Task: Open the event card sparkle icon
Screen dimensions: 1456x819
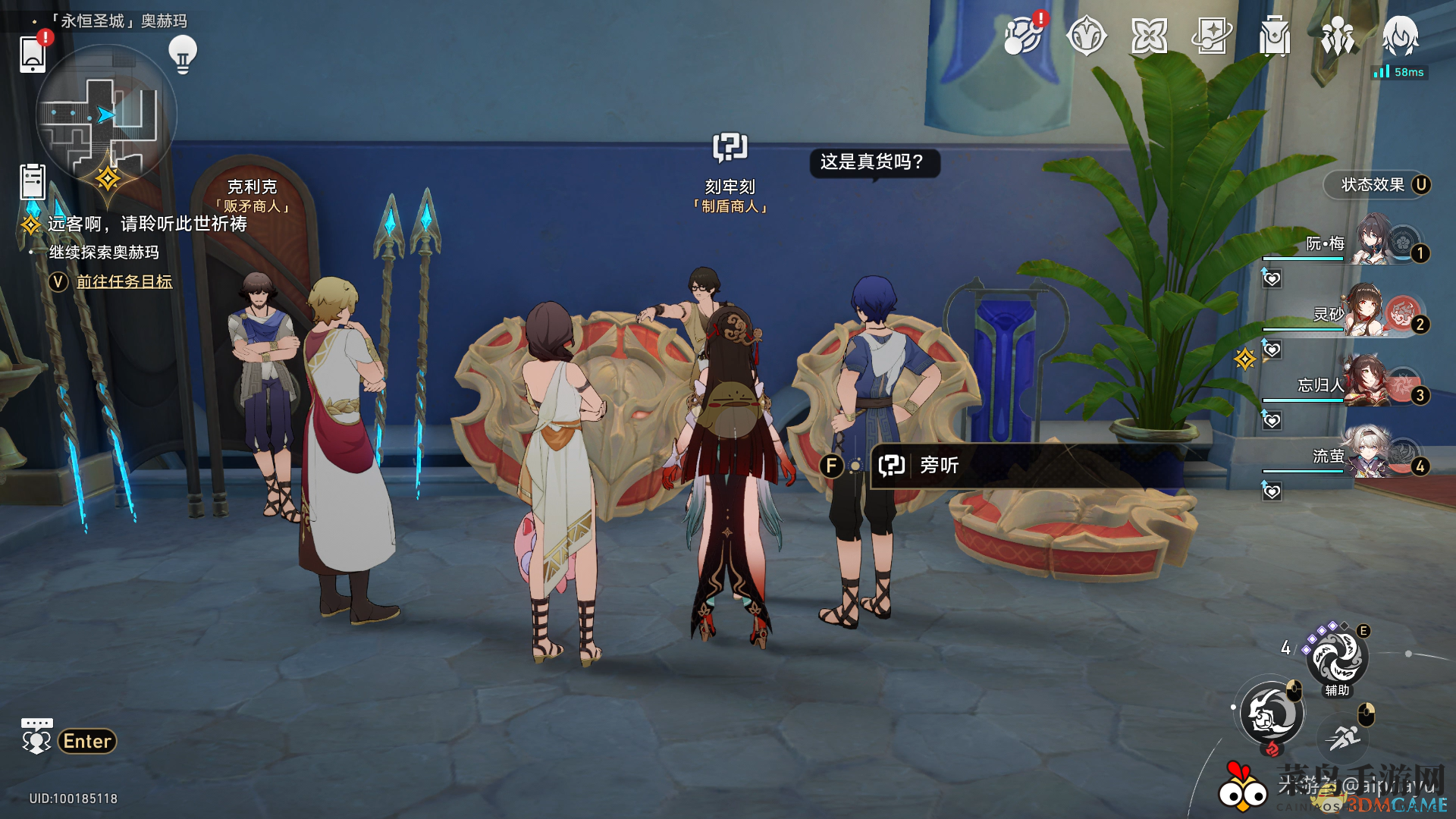Action: point(1212,36)
